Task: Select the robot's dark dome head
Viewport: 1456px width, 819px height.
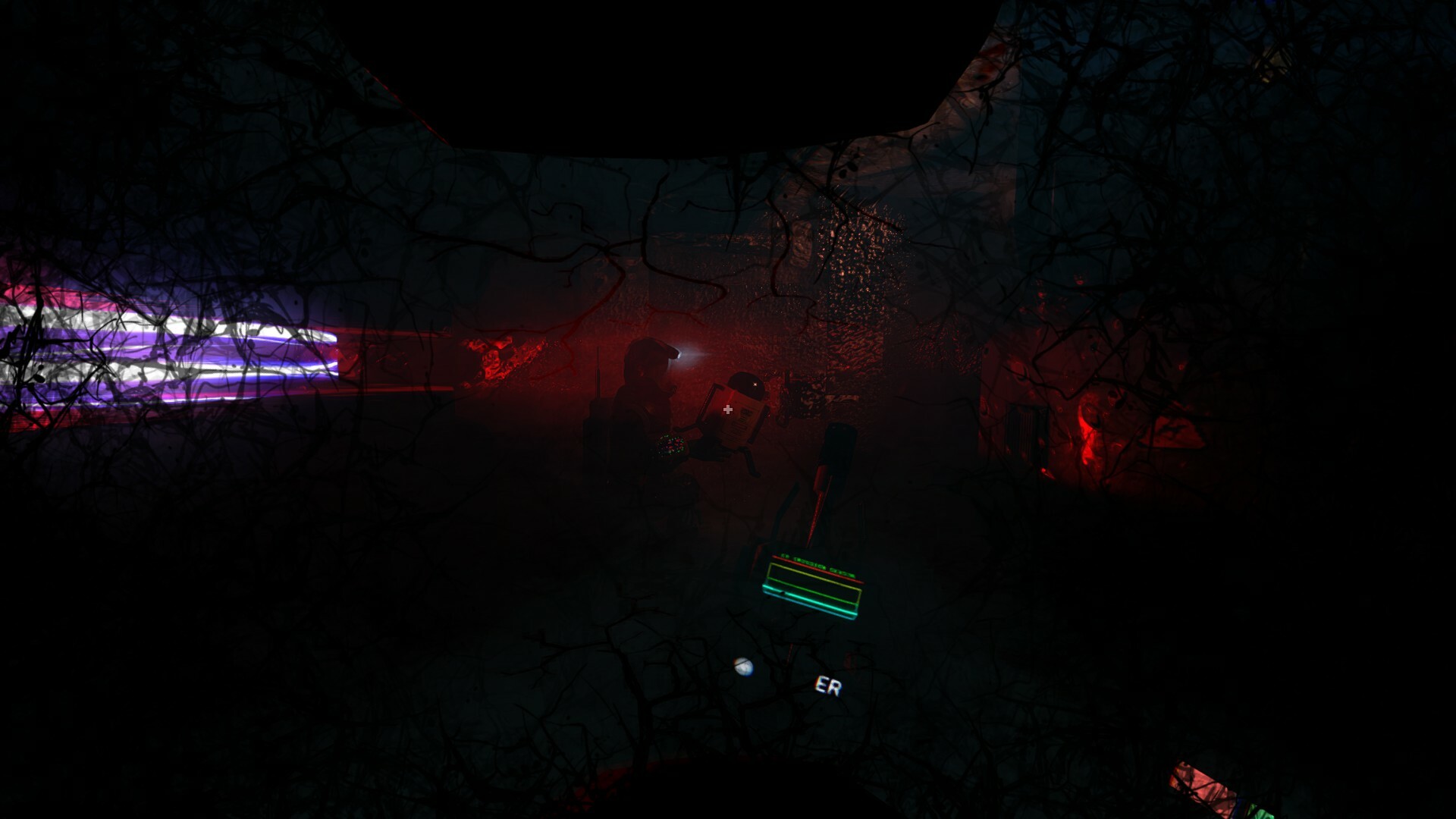Action: point(745,381)
